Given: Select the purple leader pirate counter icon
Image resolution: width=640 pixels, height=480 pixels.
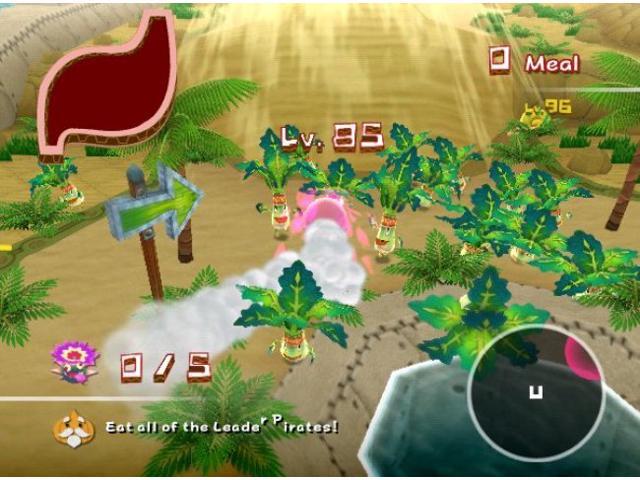Looking at the screenshot, I should click(74, 361).
